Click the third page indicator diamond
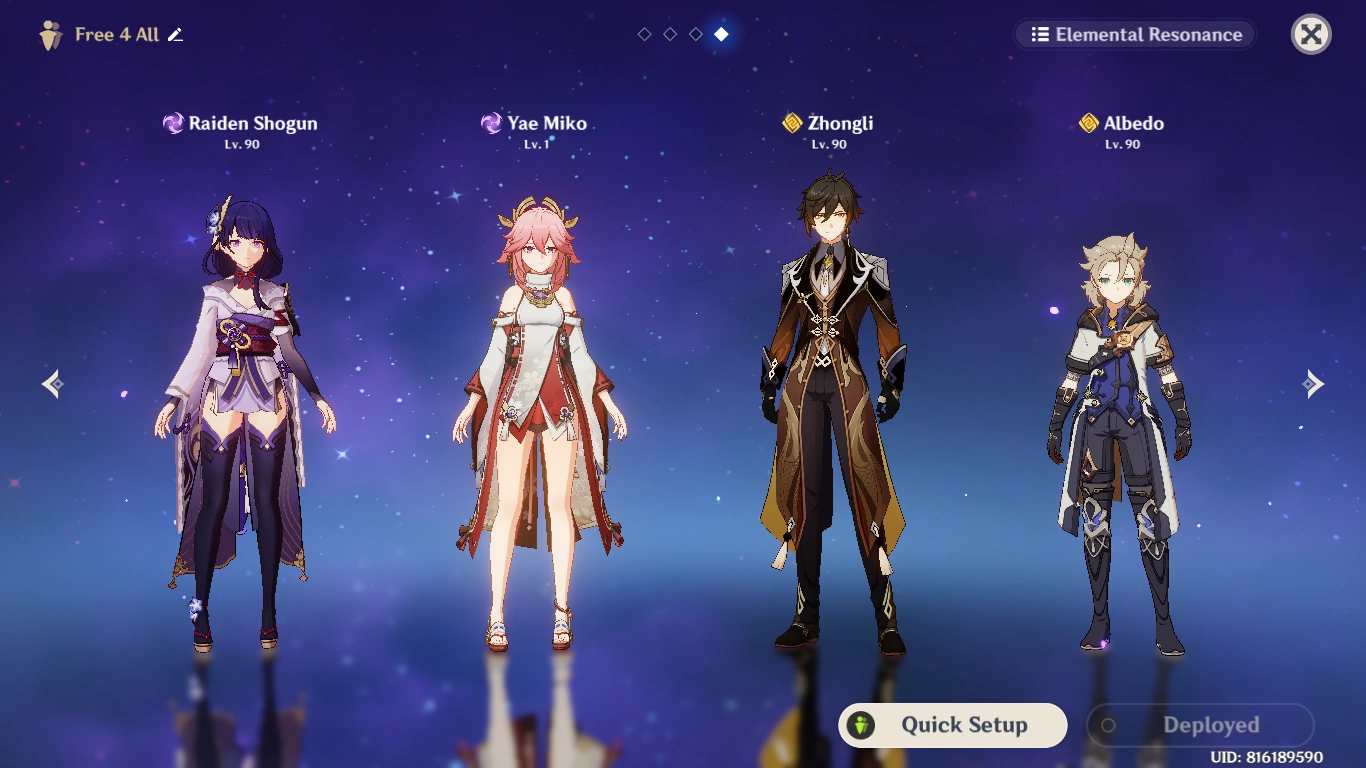 (x=695, y=33)
